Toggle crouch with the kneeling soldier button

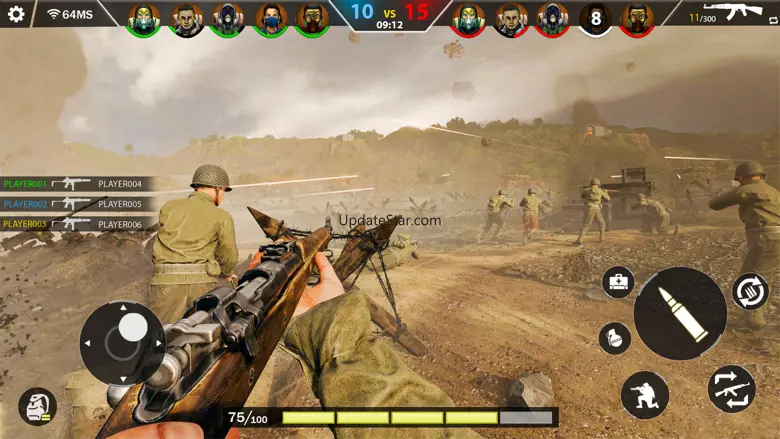644,395
